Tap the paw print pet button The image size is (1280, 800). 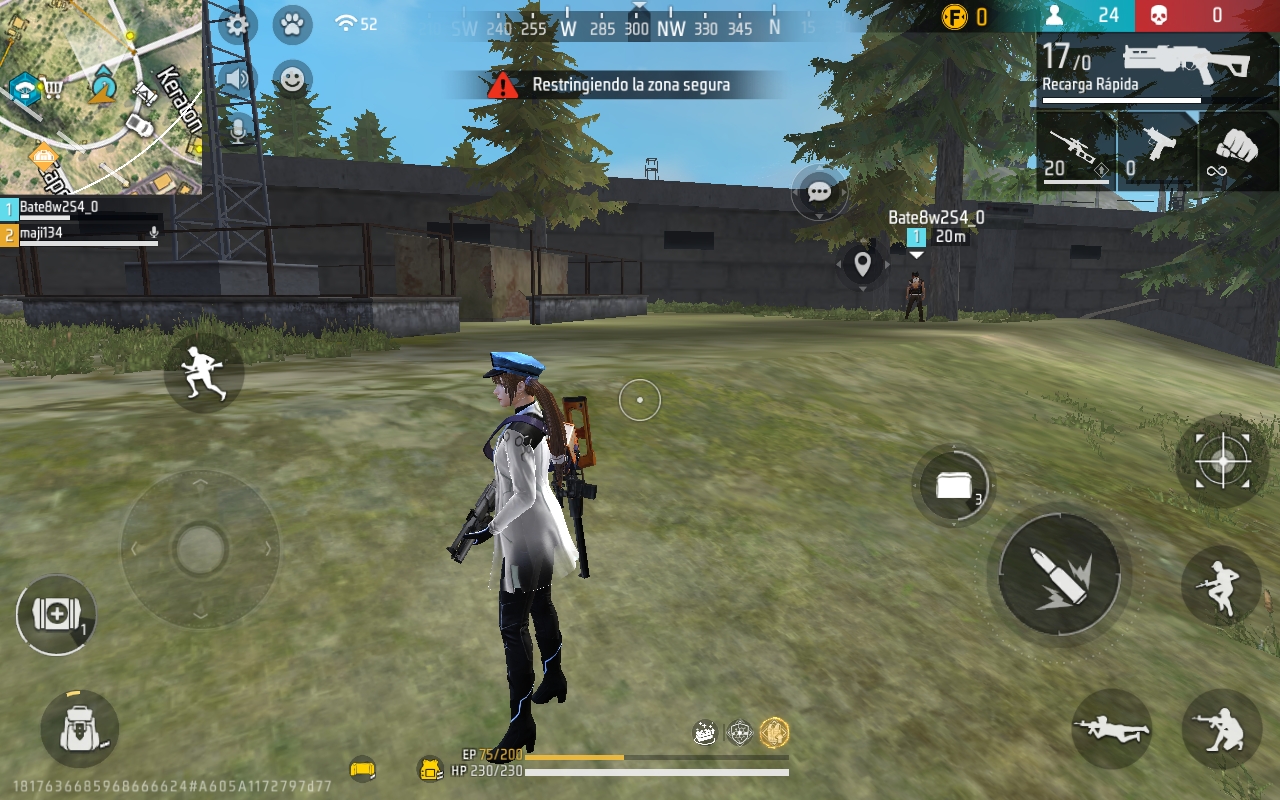(x=292, y=24)
